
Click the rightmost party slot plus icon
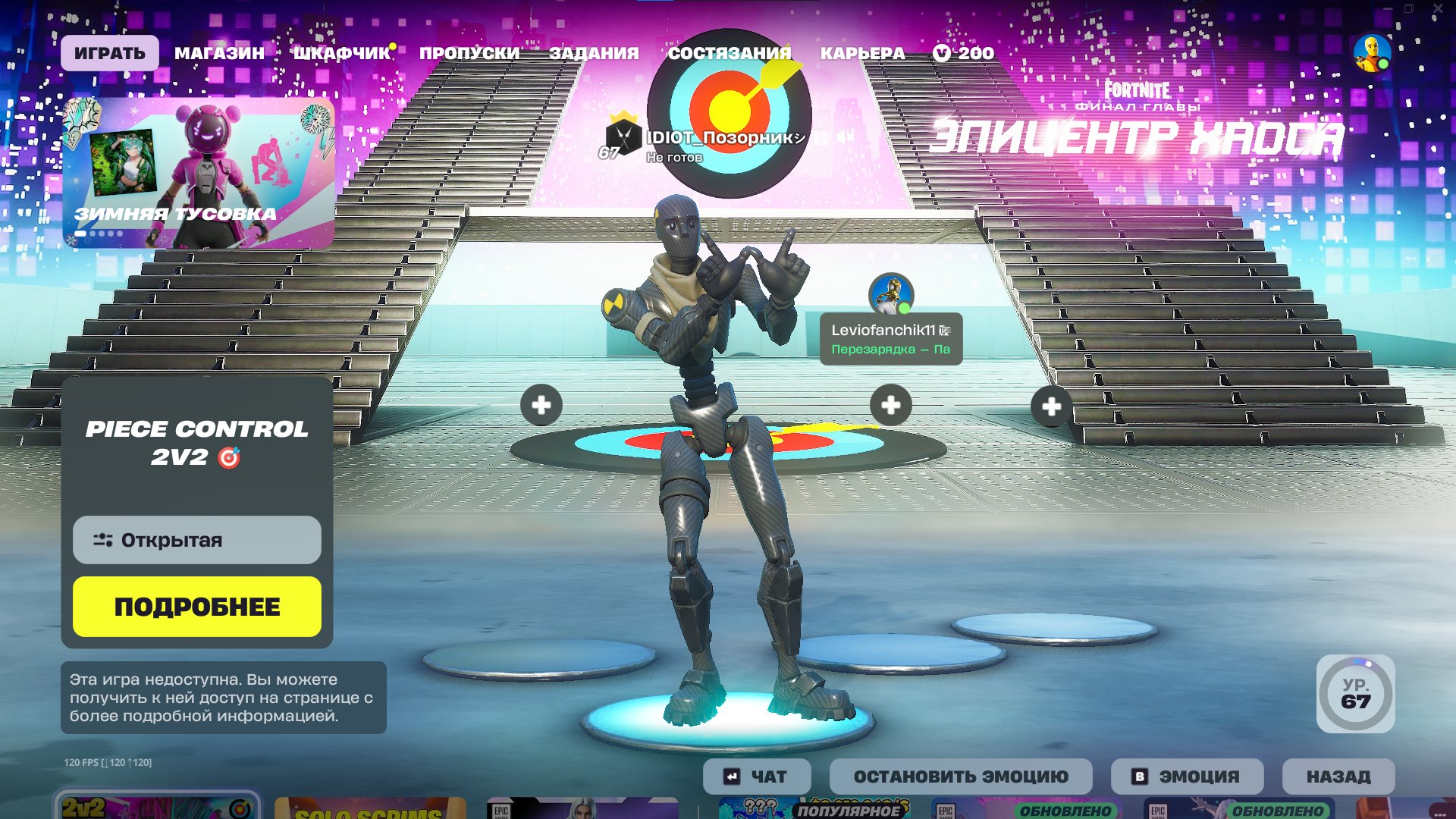(x=1051, y=406)
